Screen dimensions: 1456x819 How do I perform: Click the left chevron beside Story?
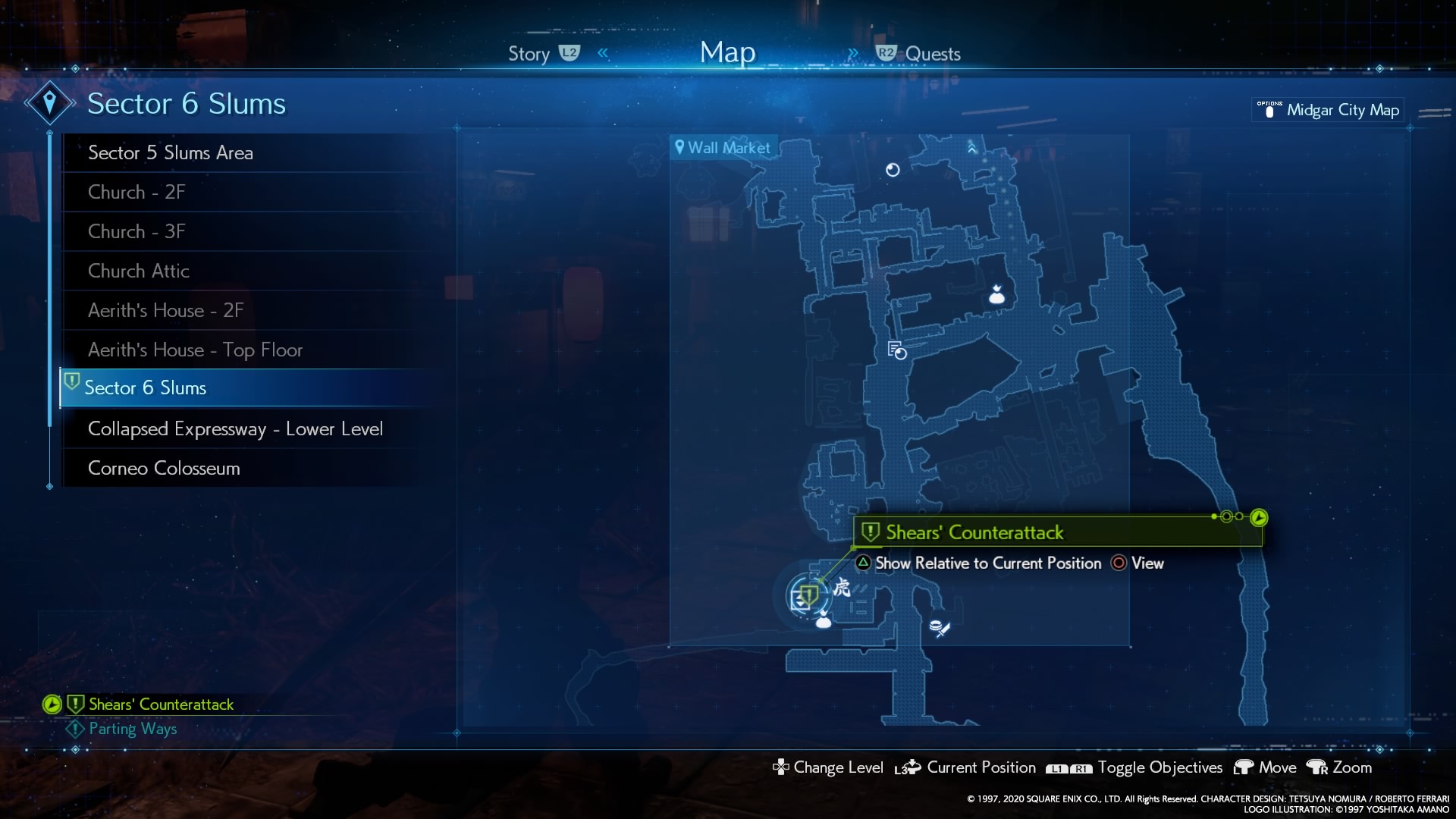pos(602,52)
